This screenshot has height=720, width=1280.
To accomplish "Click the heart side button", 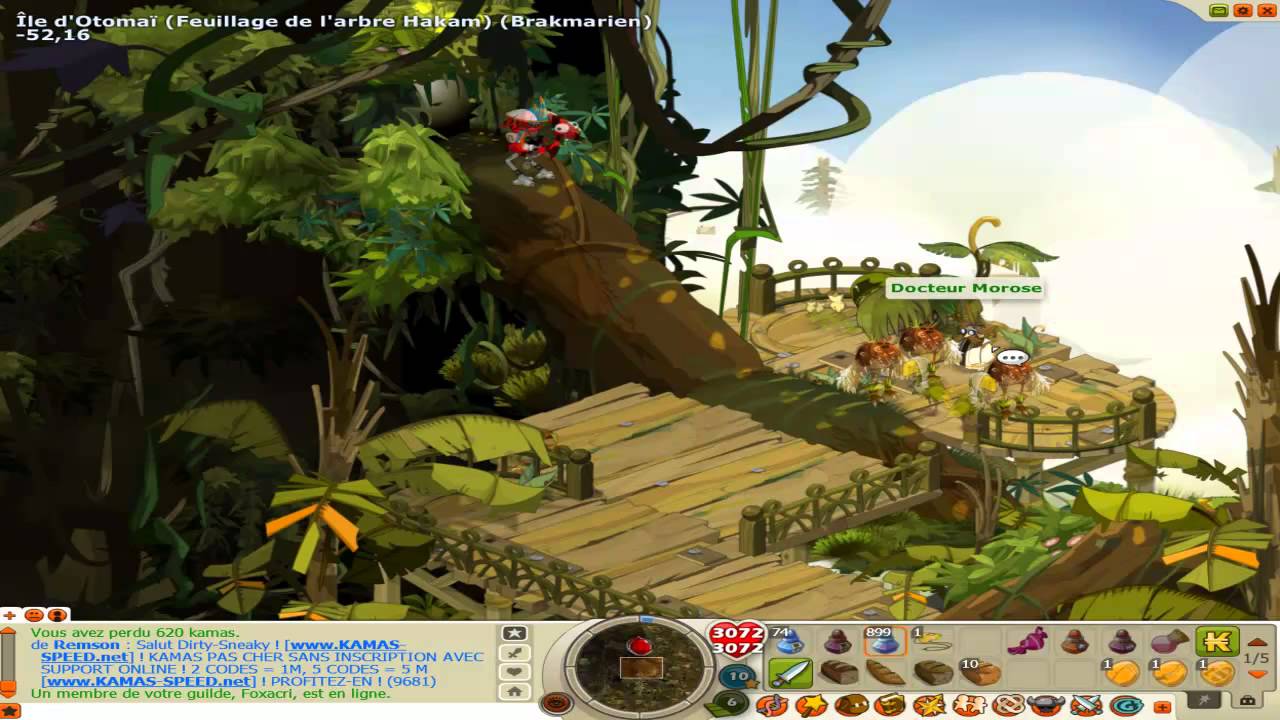I will 515,672.
